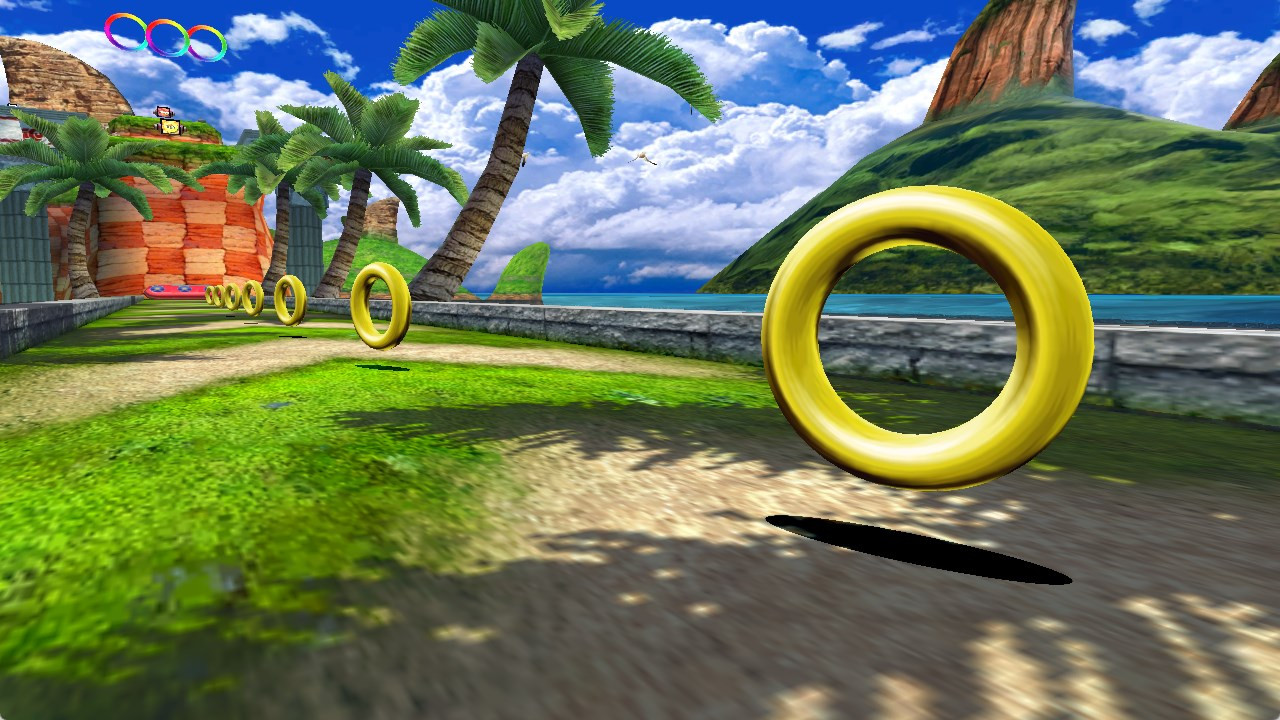Select the red item capsule on the cliff
This screenshot has width=1280, height=720.
162,112
